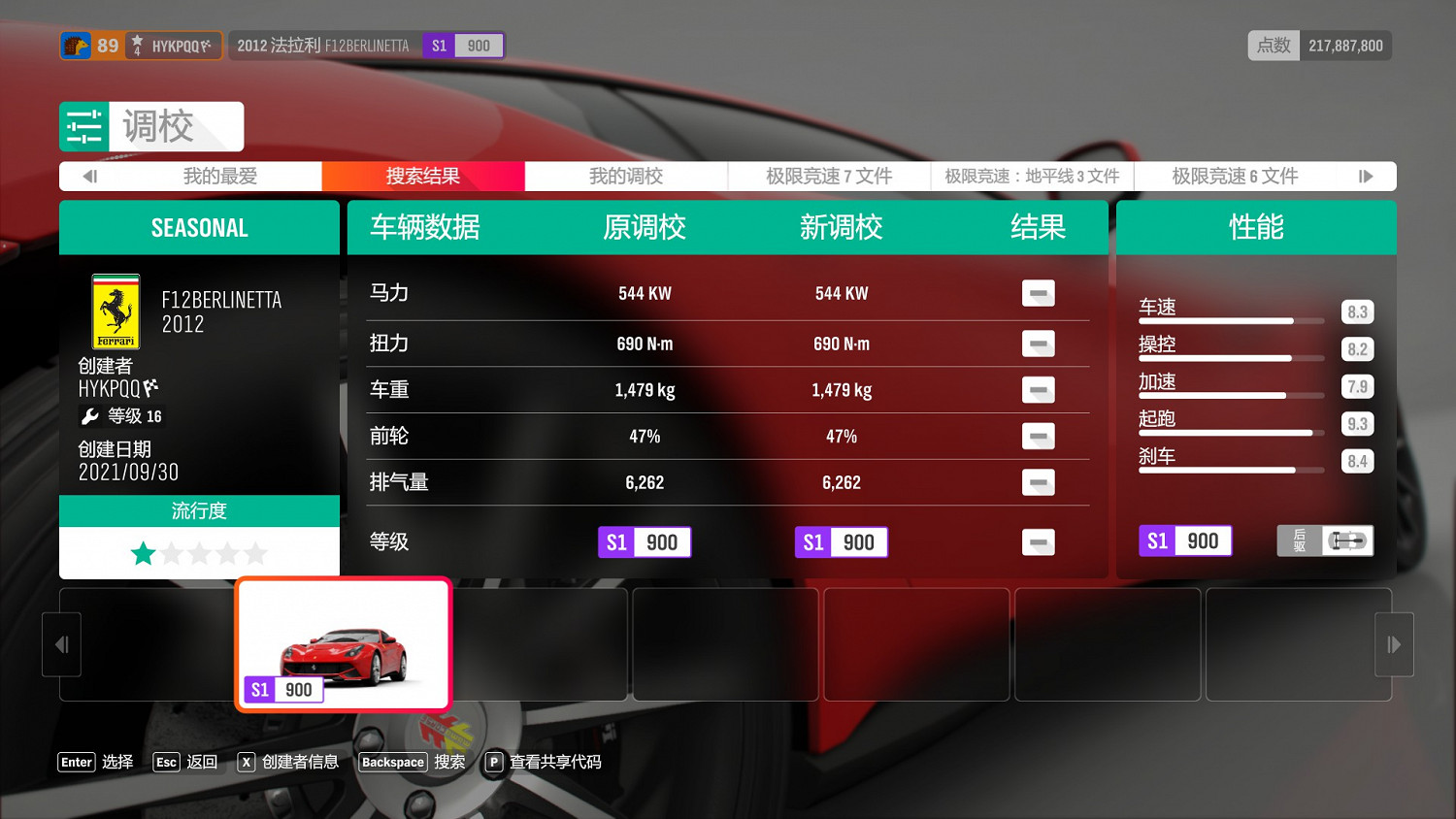The height and width of the screenshot is (819, 1456).
Task: Toggle the result switch on the 车重 row
Action: [x=1038, y=389]
